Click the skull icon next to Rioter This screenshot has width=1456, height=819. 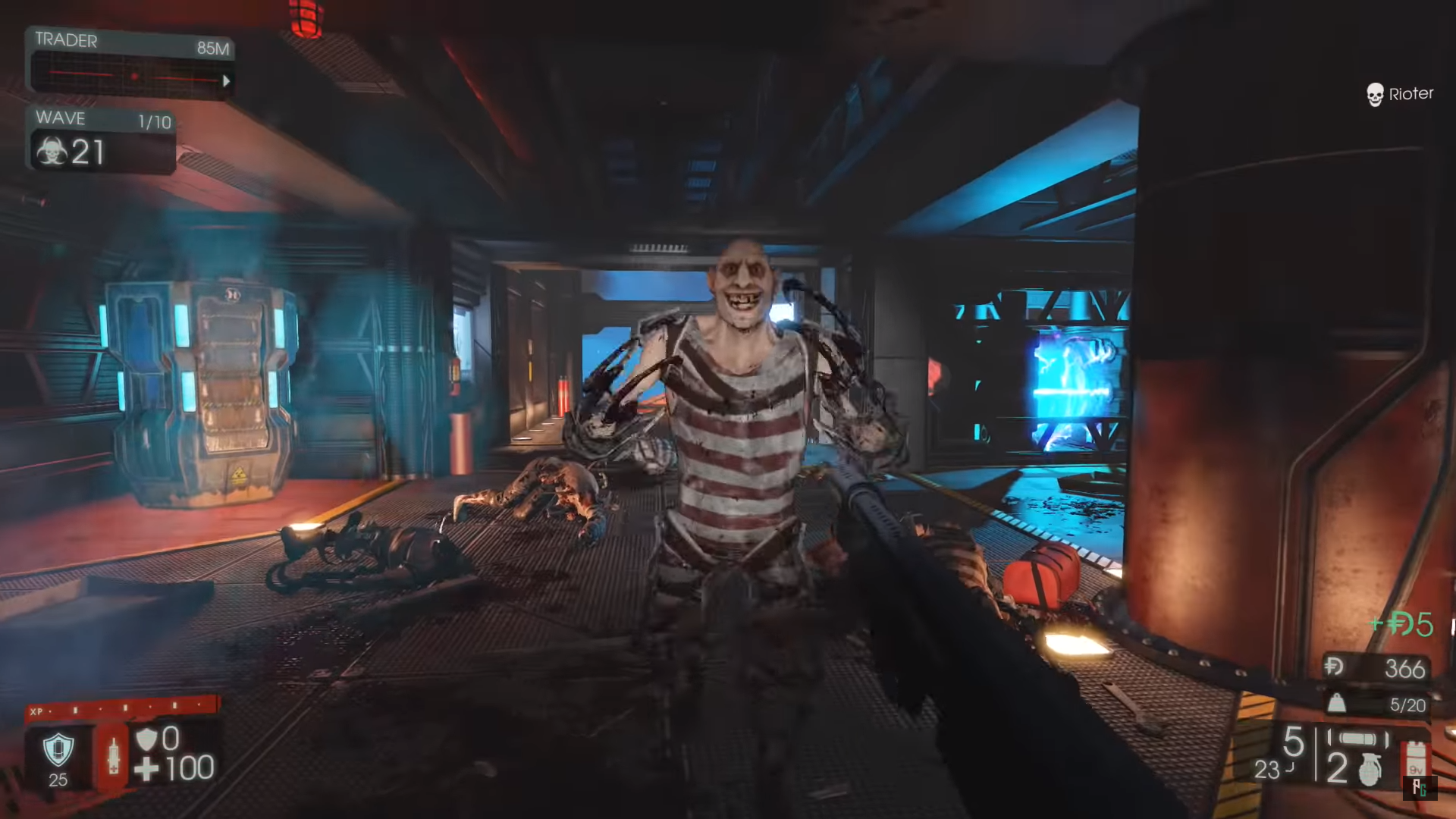pos(1374,94)
